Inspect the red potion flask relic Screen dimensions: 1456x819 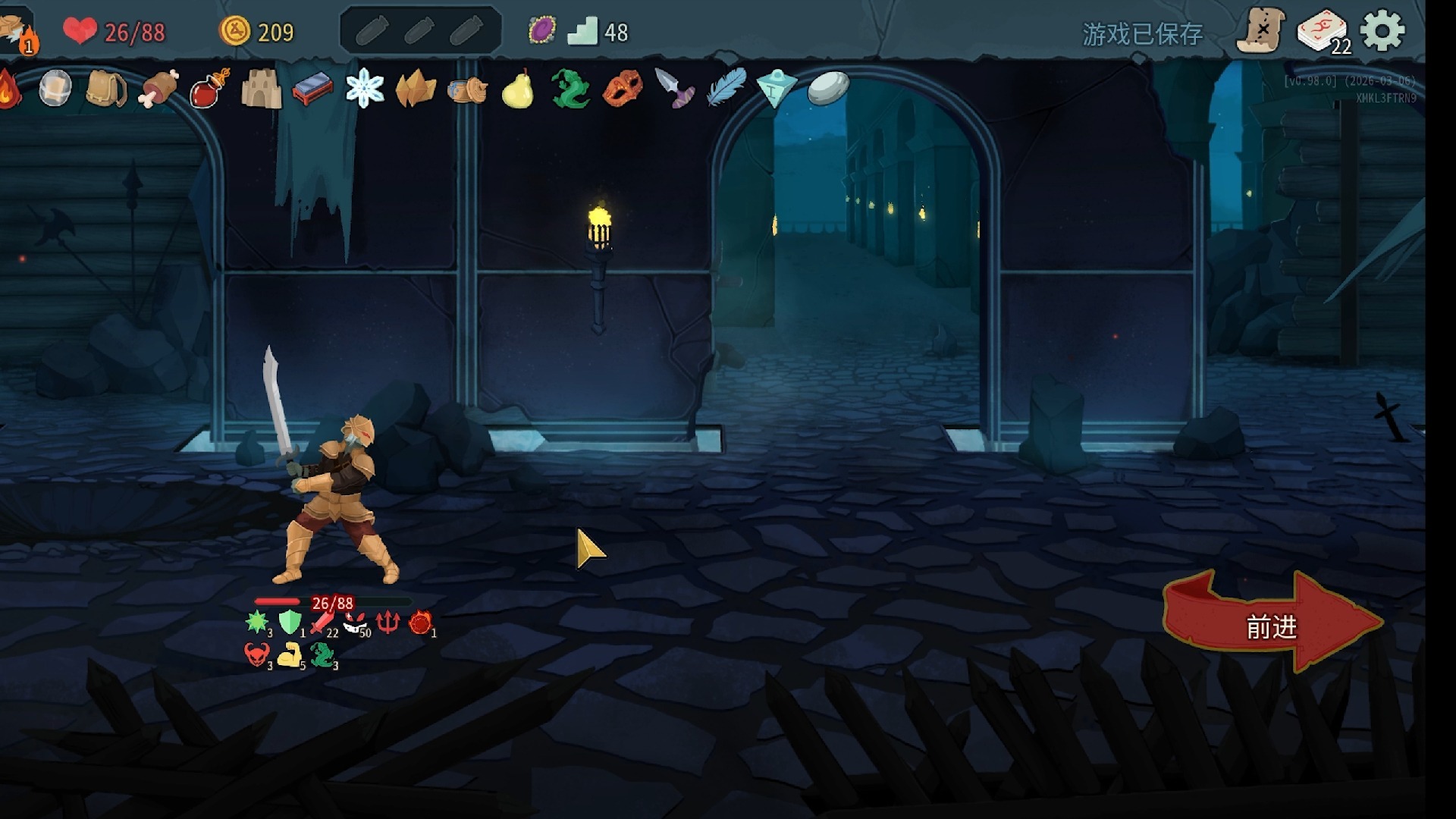click(209, 89)
